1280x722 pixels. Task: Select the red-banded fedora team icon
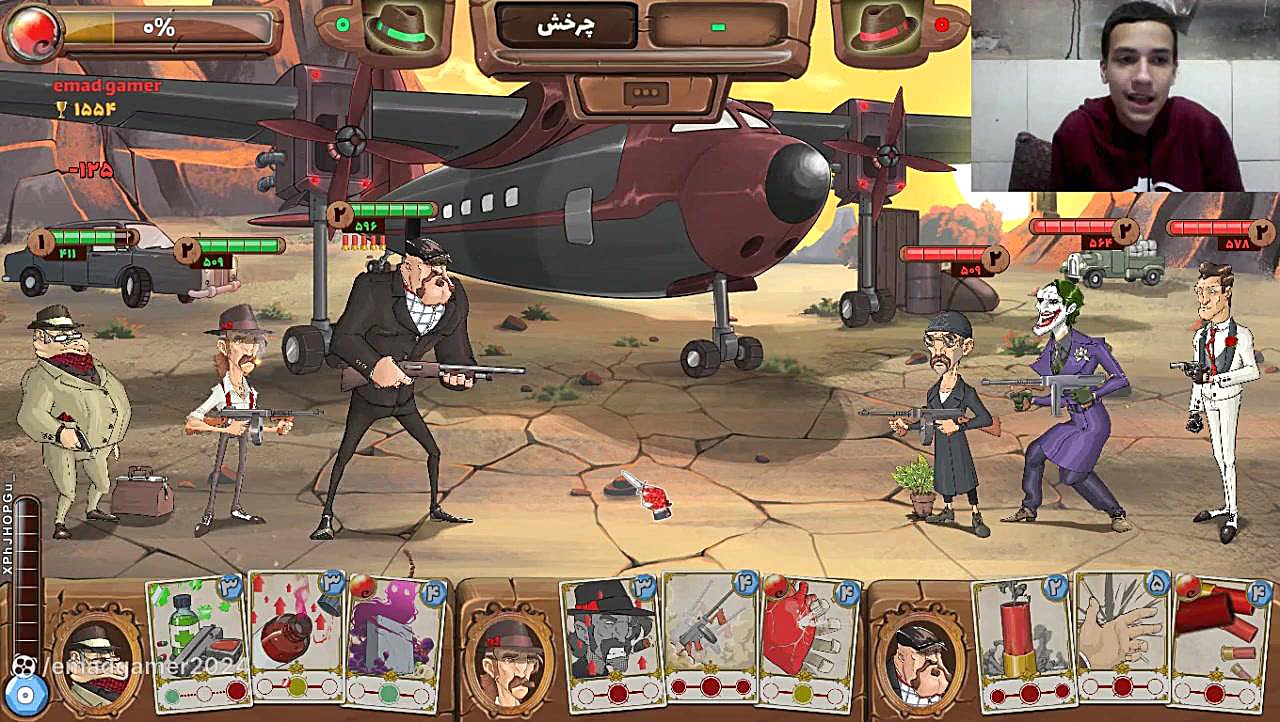click(883, 27)
